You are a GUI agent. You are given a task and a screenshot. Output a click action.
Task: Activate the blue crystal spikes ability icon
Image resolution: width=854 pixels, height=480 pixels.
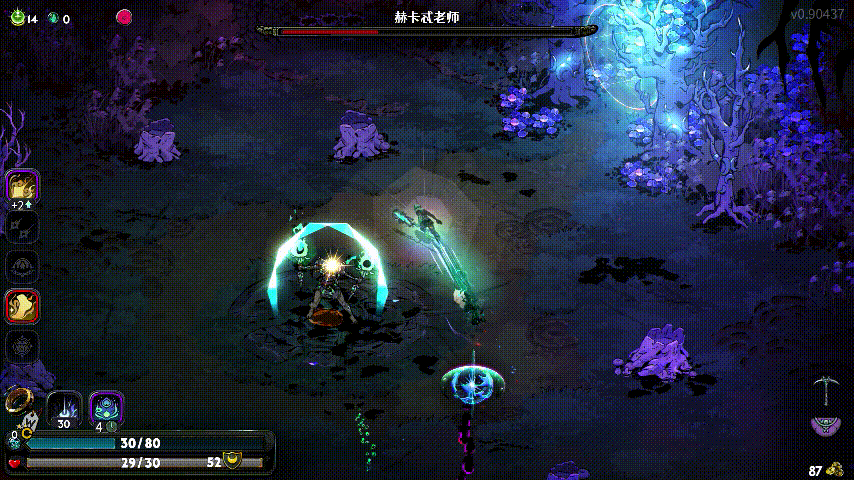click(64, 408)
